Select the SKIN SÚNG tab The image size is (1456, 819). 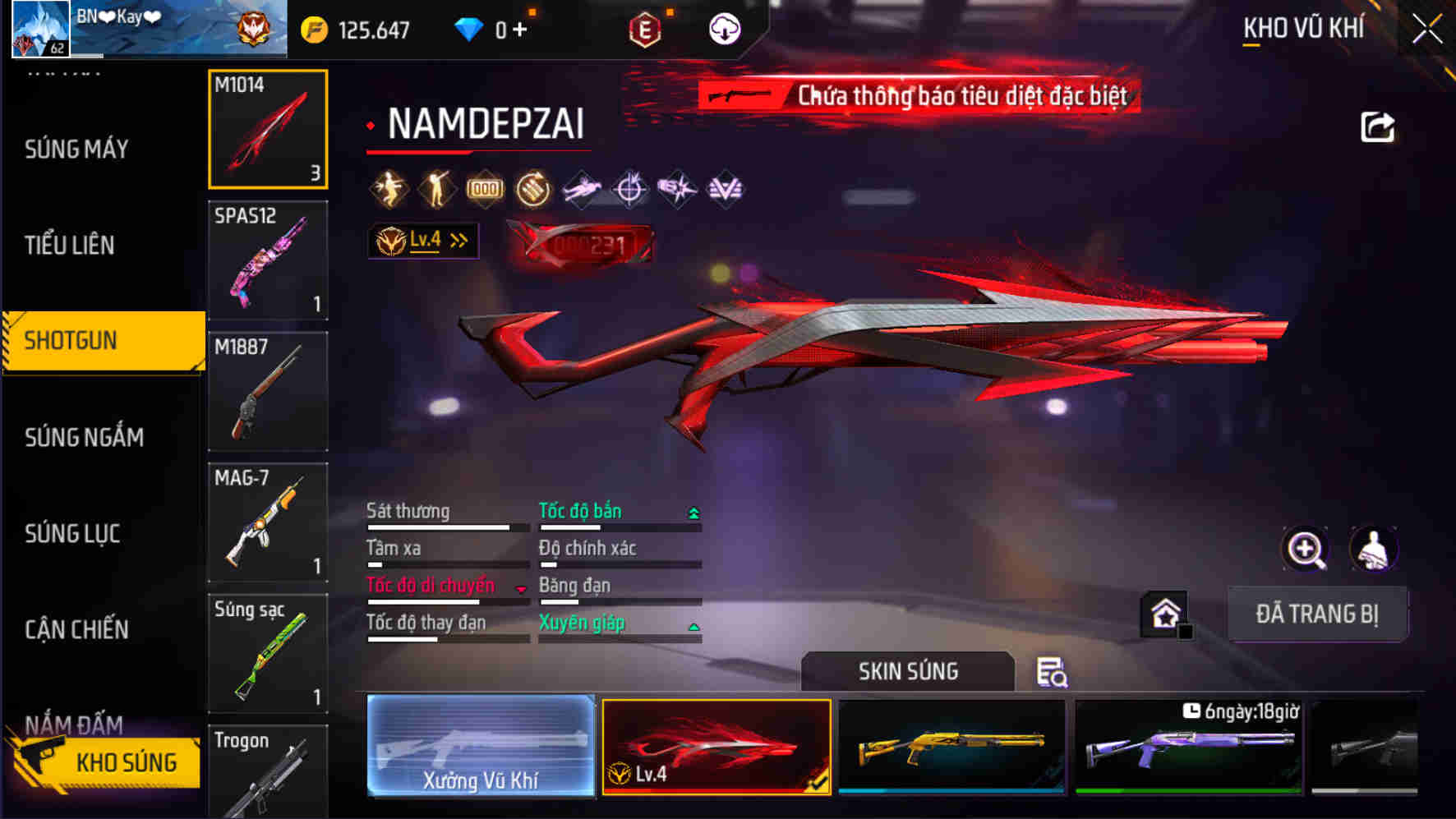907,671
